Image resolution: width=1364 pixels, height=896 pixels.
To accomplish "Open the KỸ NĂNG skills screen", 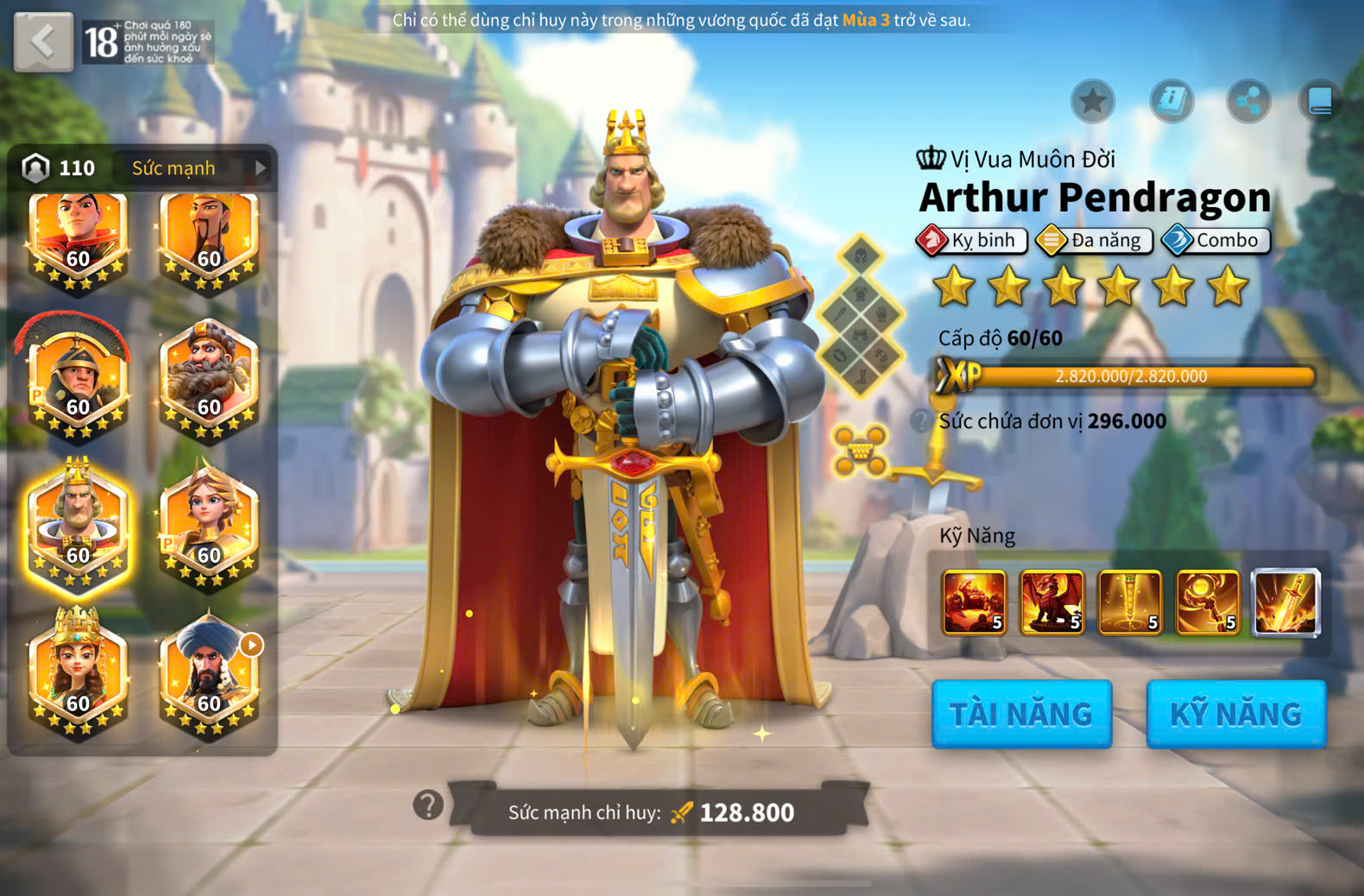I will click(x=1236, y=714).
